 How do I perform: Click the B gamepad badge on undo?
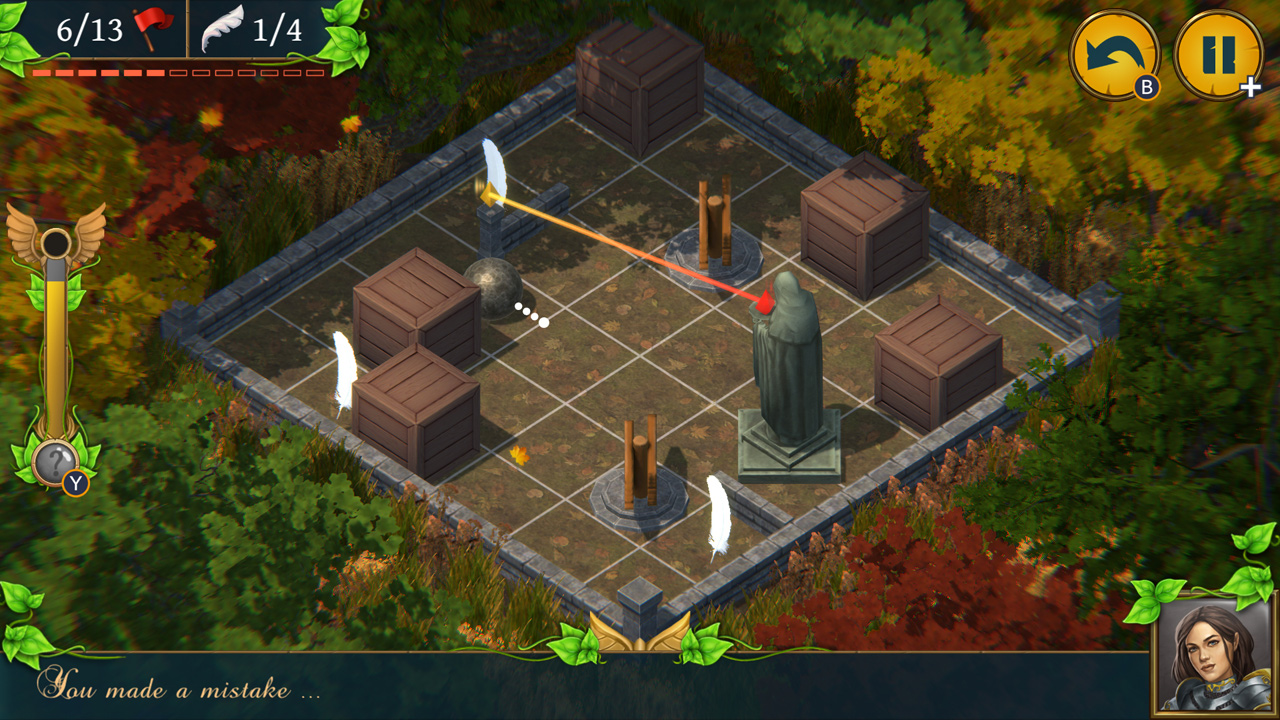click(1145, 88)
